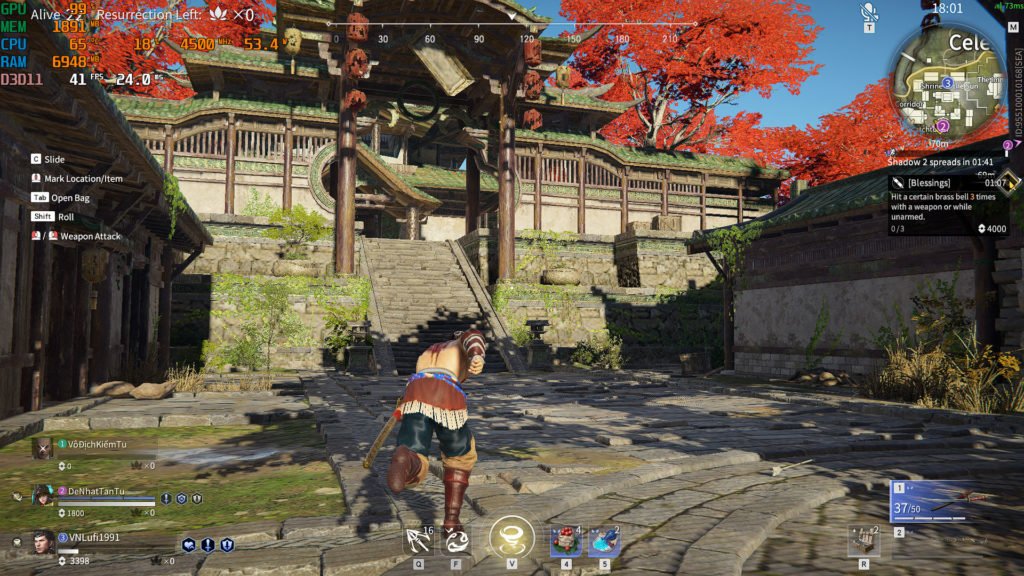Select teammate DeNhatTanTu's portrait
Viewport: 1024px width, 576px height.
[42, 496]
